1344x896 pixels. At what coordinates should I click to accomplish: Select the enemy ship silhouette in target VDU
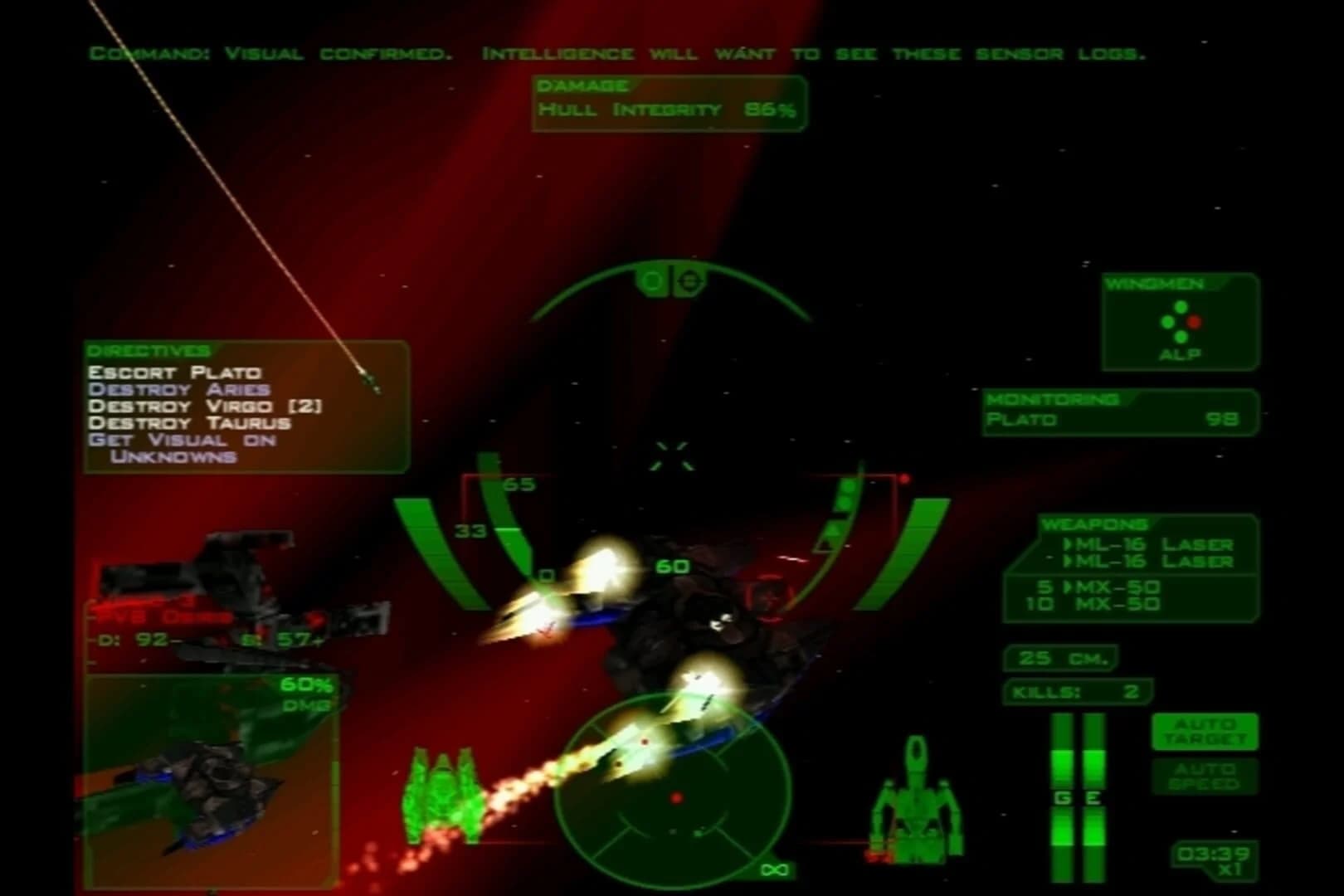[x=207, y=788]
